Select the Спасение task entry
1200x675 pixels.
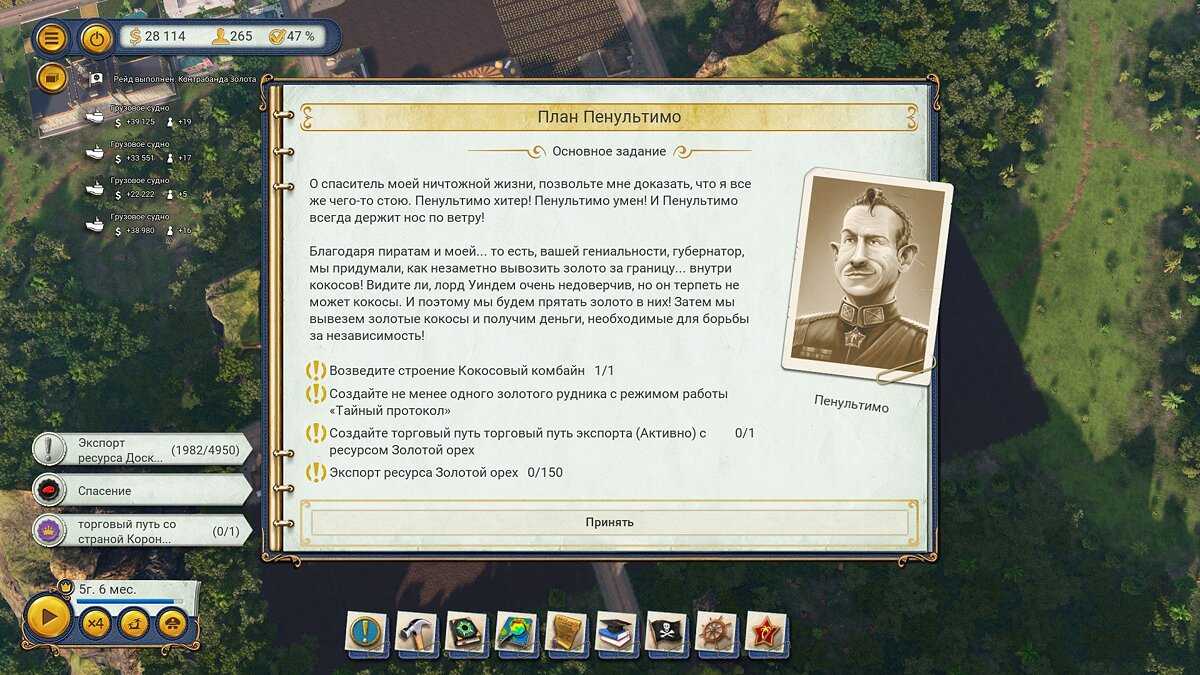pos(140,491)
